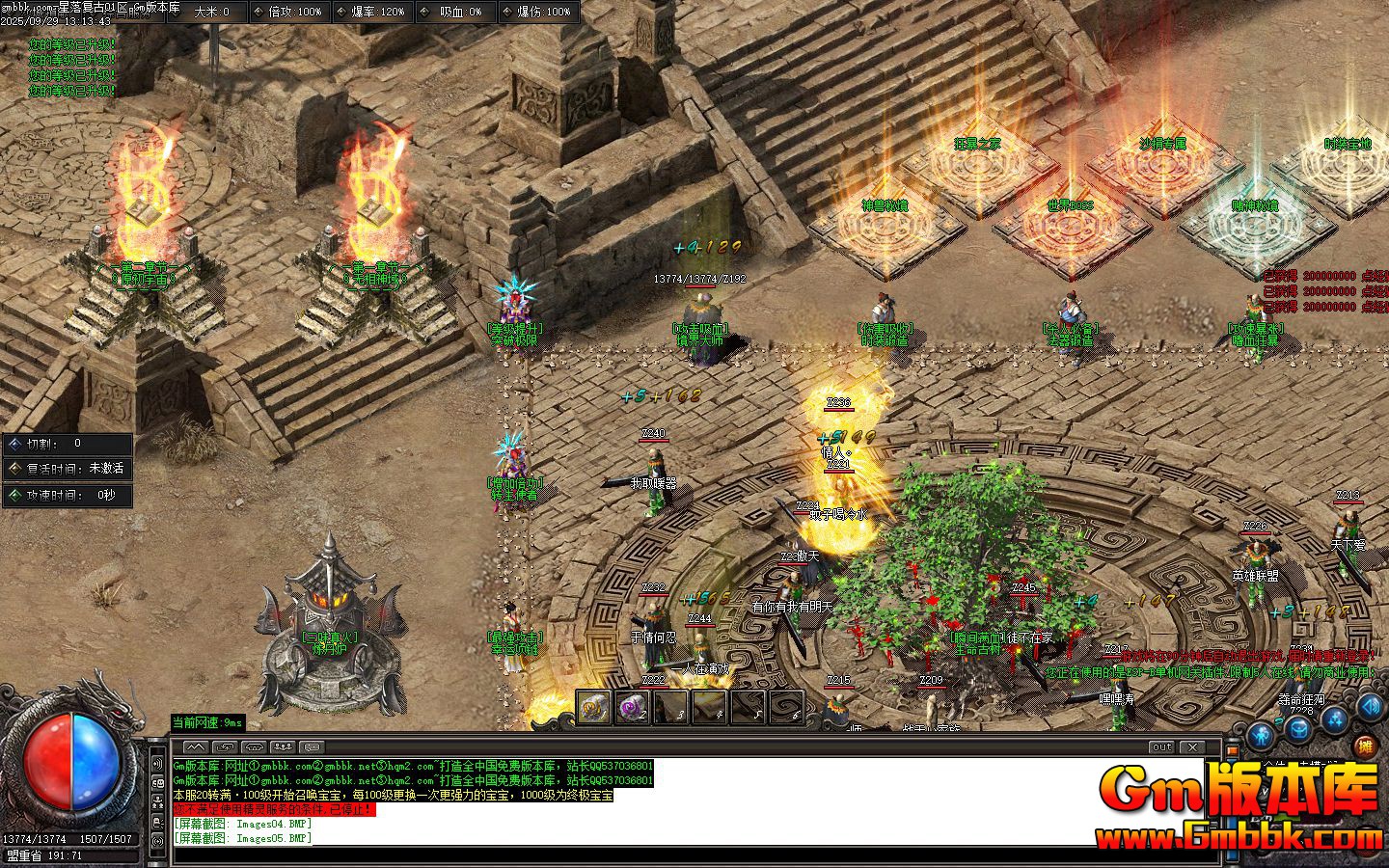Toggle sound using the speaker icon
Screen dimensions: 1389x868
[x=1370, y=707]
